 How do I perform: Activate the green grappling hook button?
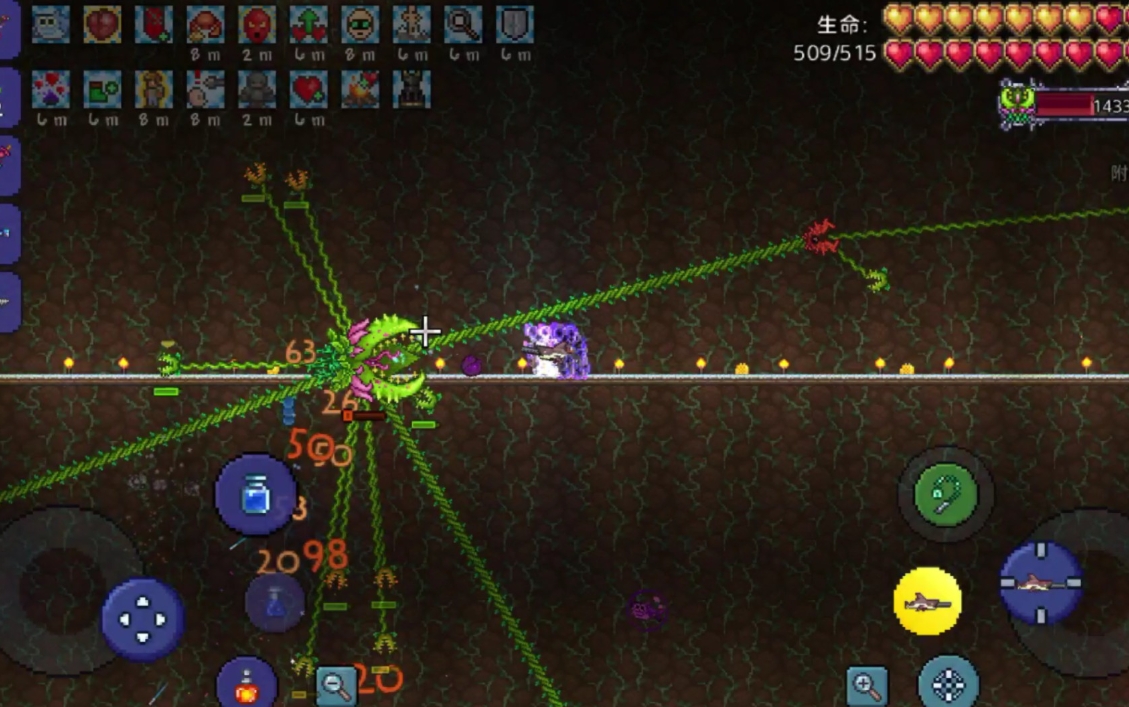[945, 493]
